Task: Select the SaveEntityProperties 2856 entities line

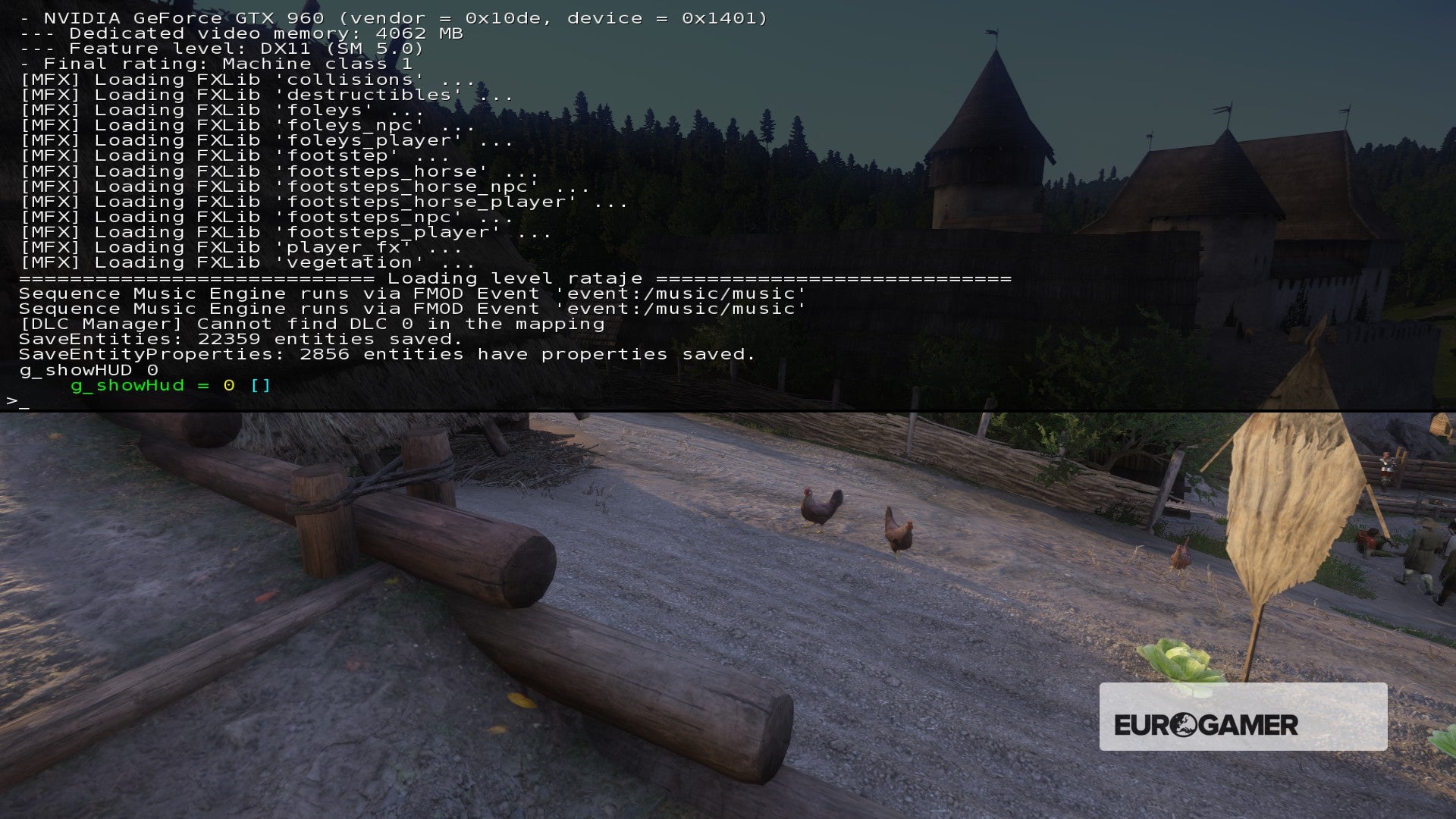Action: click(x=387, y=353)
